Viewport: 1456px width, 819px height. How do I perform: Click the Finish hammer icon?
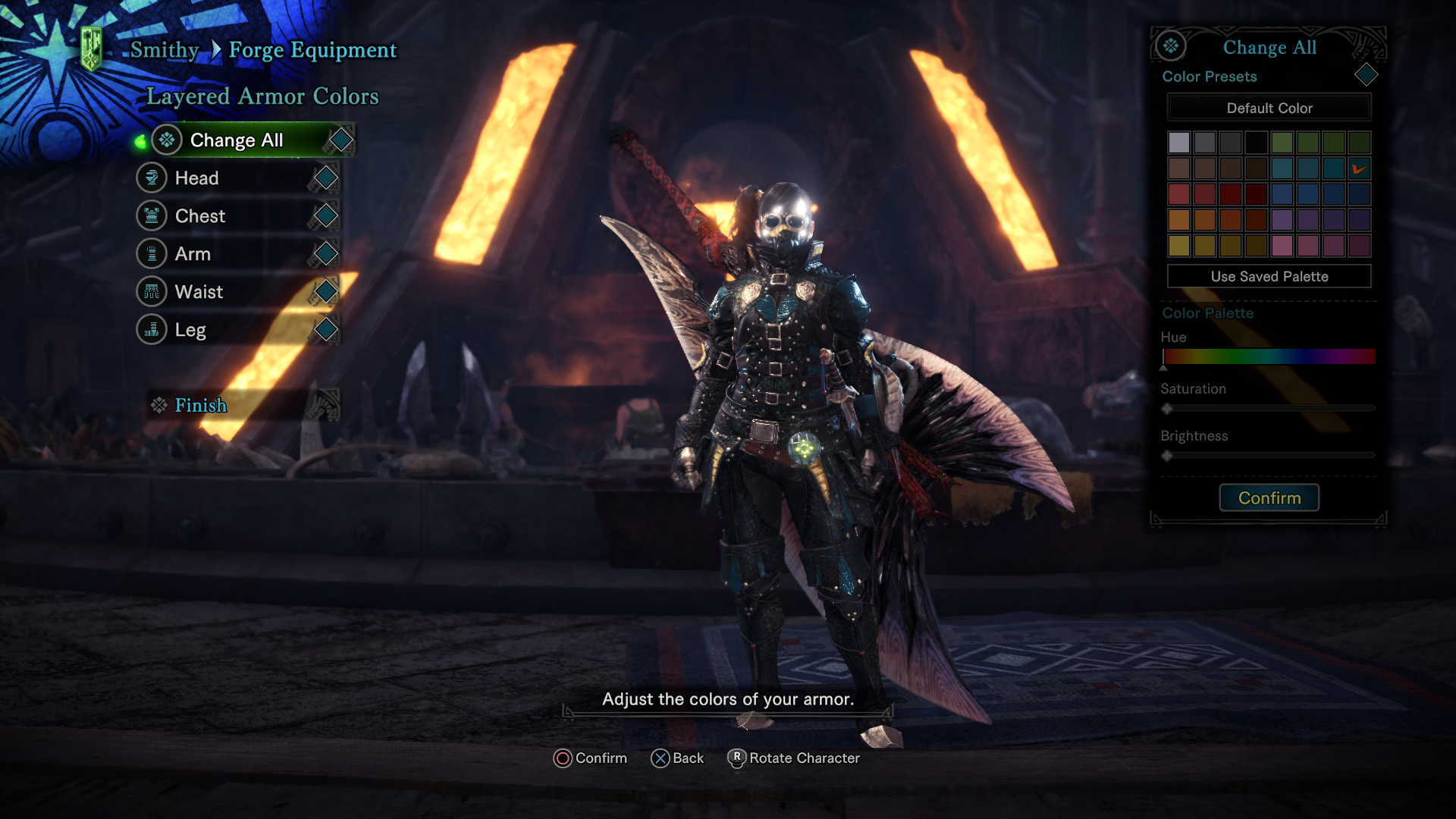point(158,405)
